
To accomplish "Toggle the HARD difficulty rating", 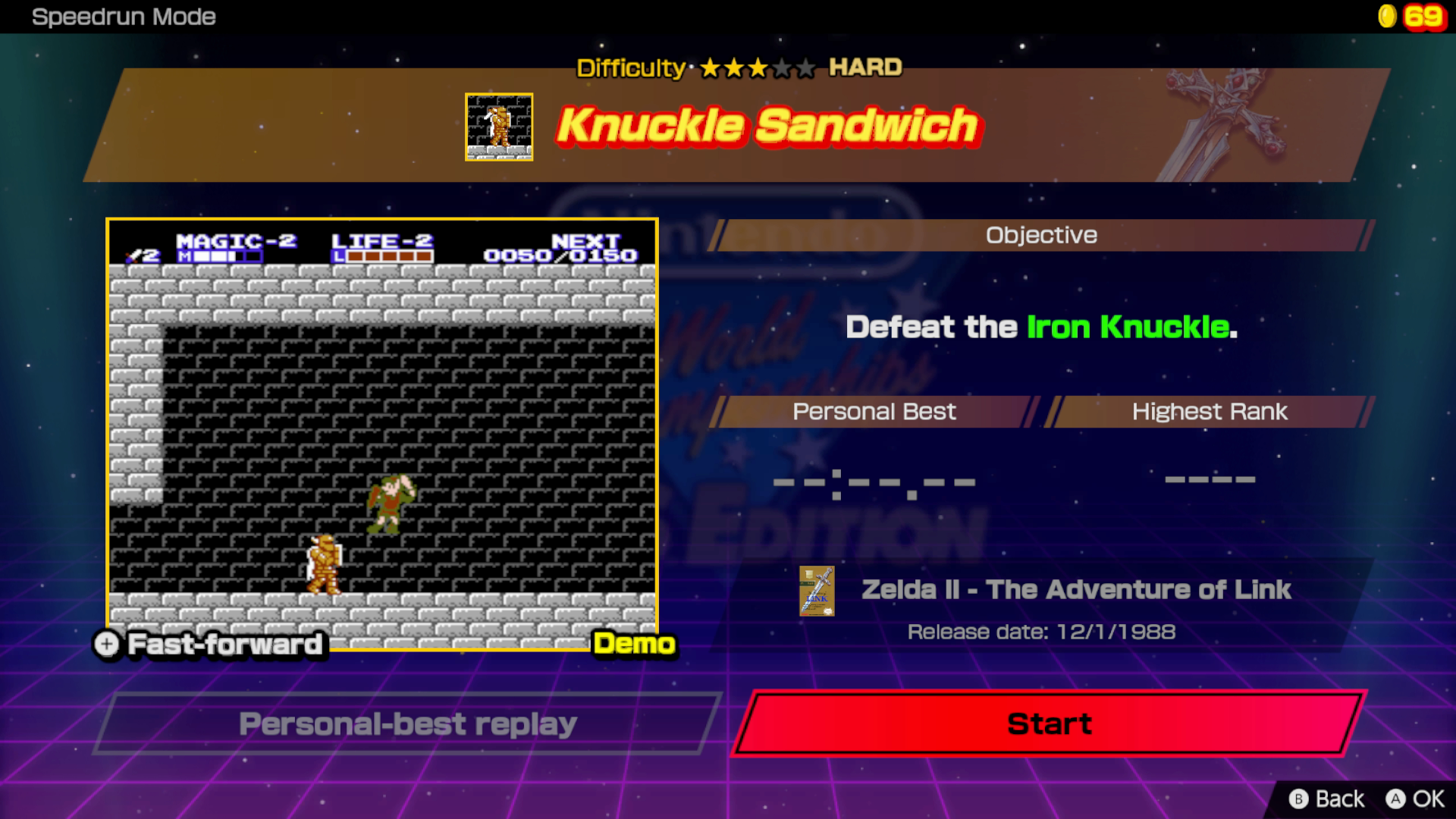I will click(864, 67).
